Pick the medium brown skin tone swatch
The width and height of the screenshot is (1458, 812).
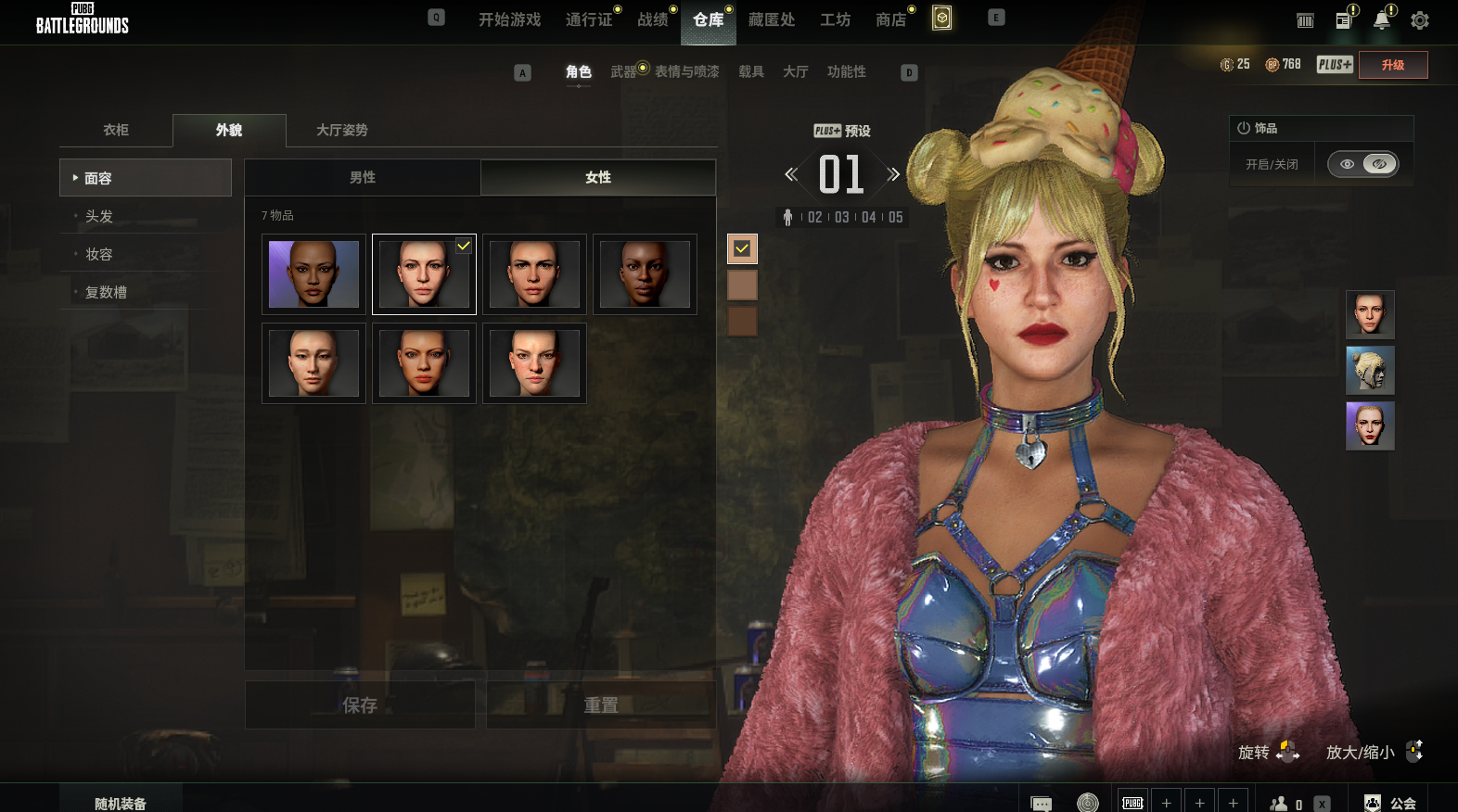742,285
